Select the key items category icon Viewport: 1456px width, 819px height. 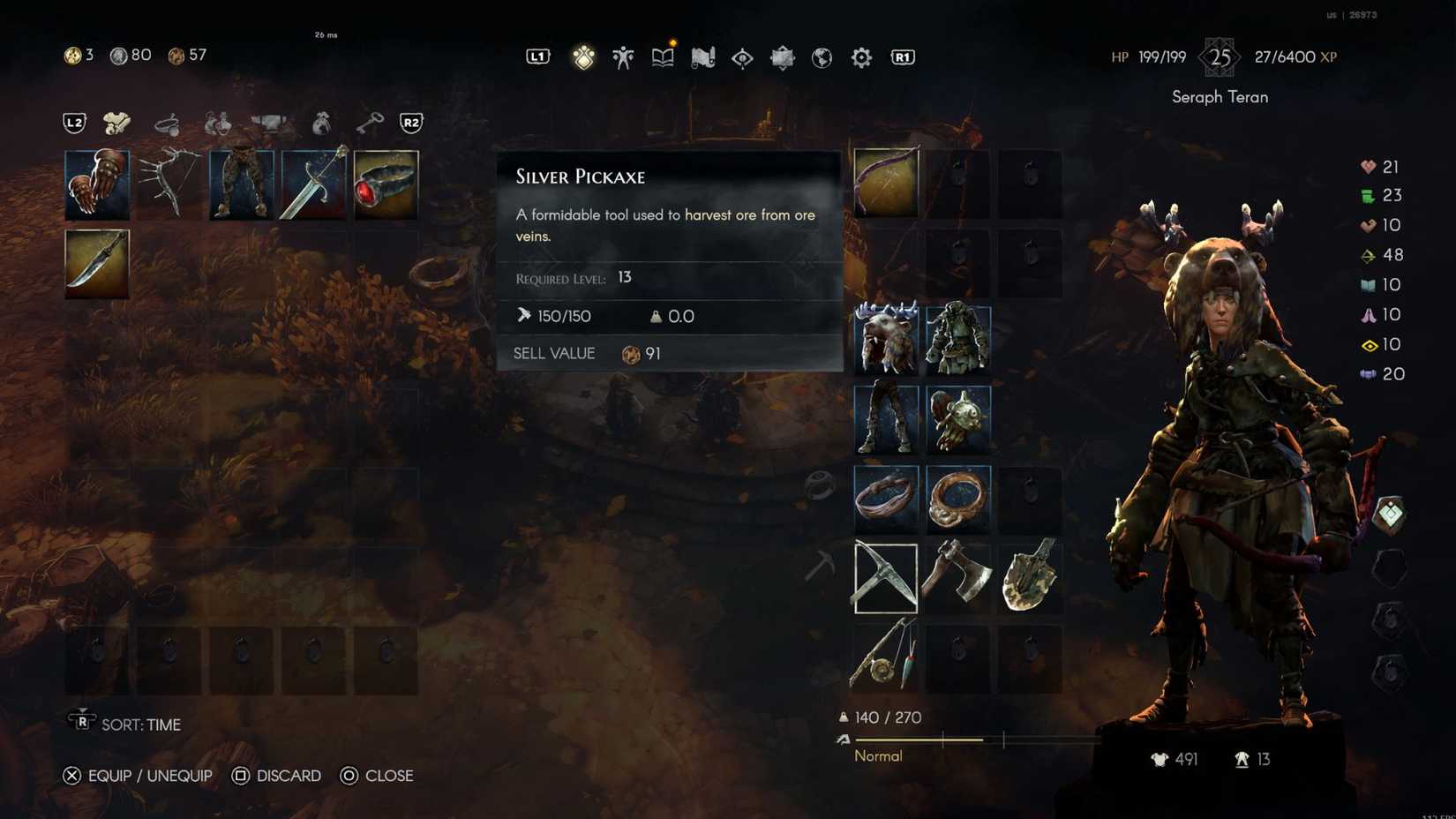pyautogui.click(x=369, y=121)
